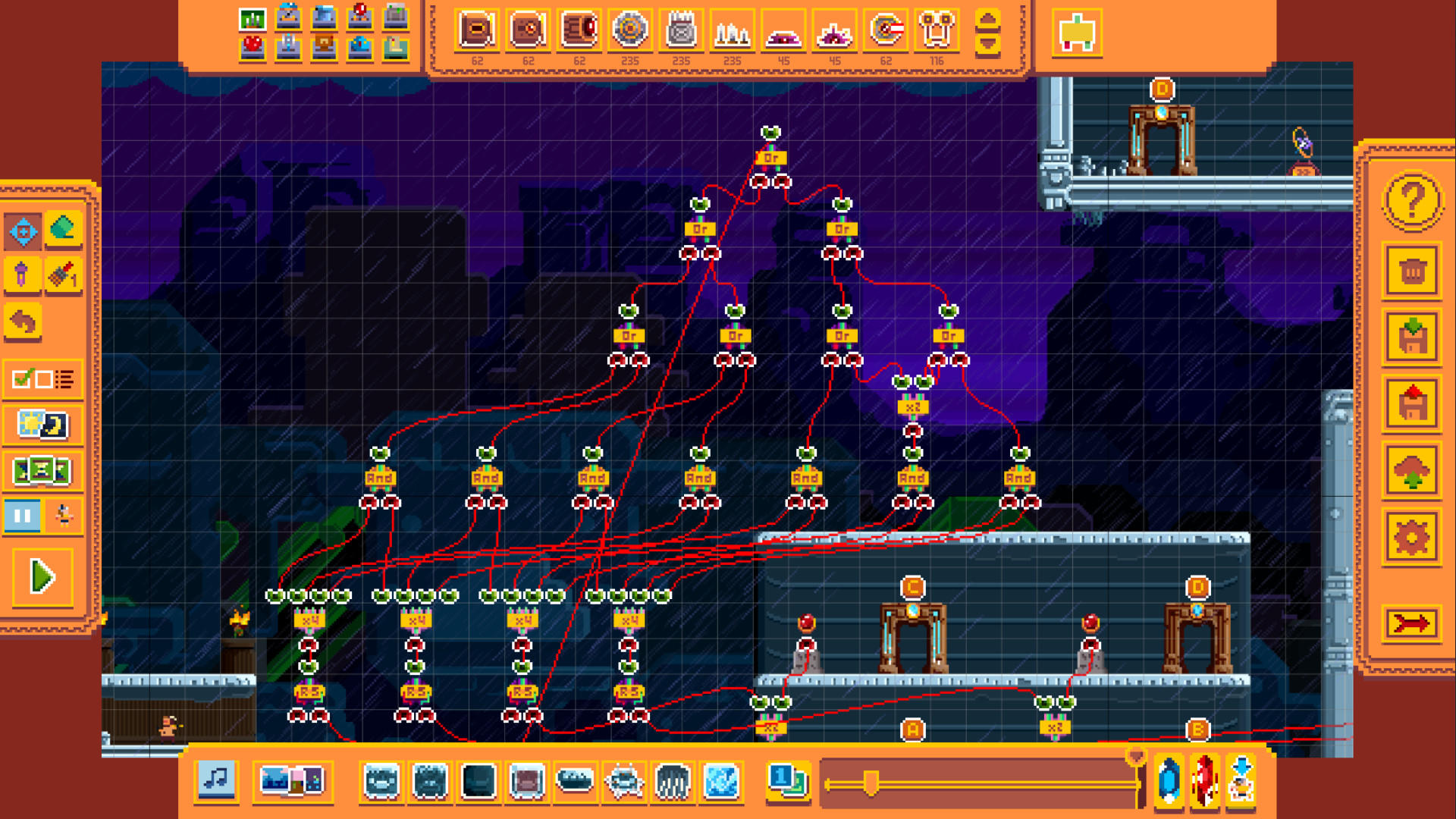Toggle day/night mode with sun-moon icon

[43, 426]
